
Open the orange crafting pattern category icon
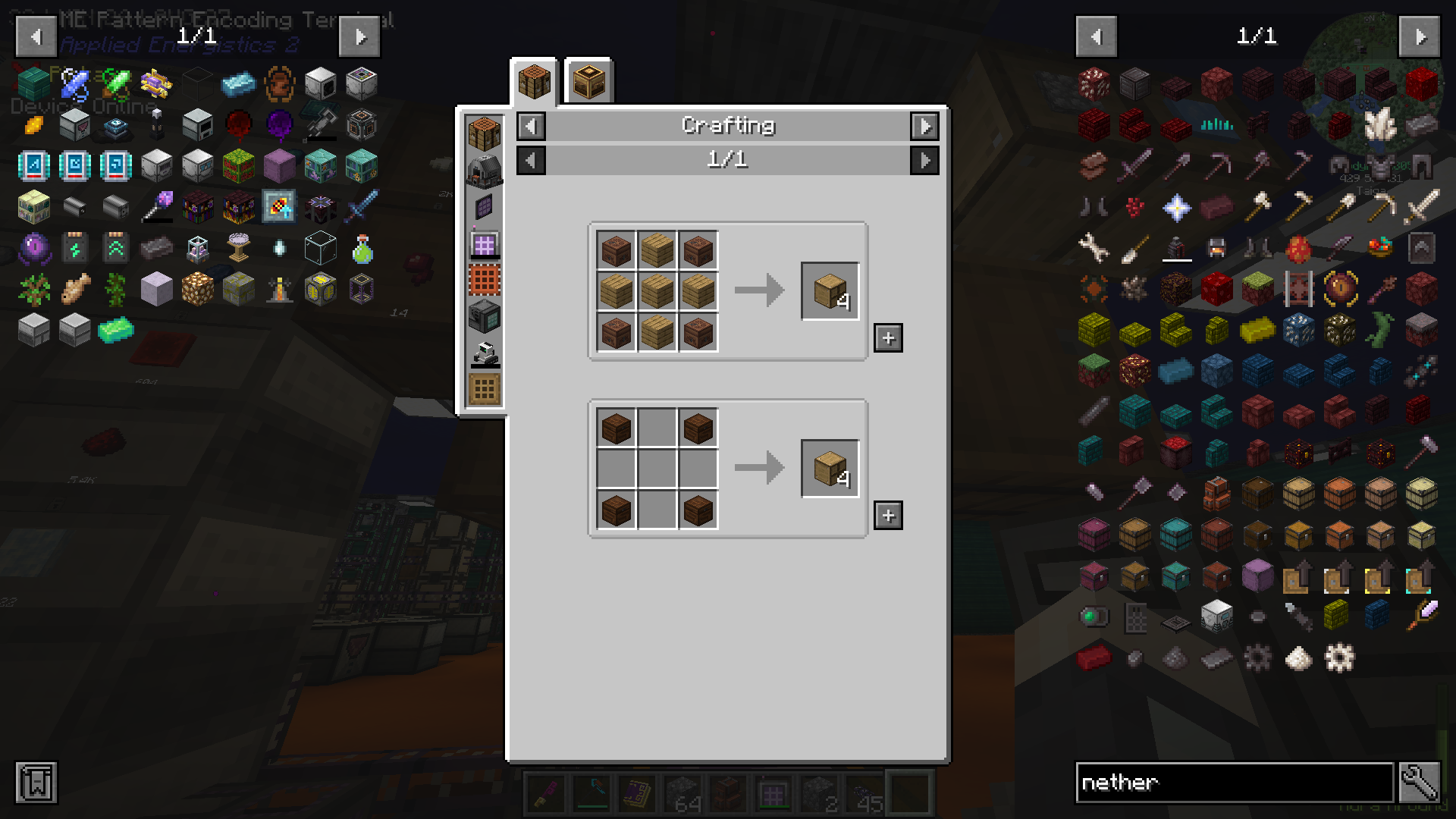point(485,279)
